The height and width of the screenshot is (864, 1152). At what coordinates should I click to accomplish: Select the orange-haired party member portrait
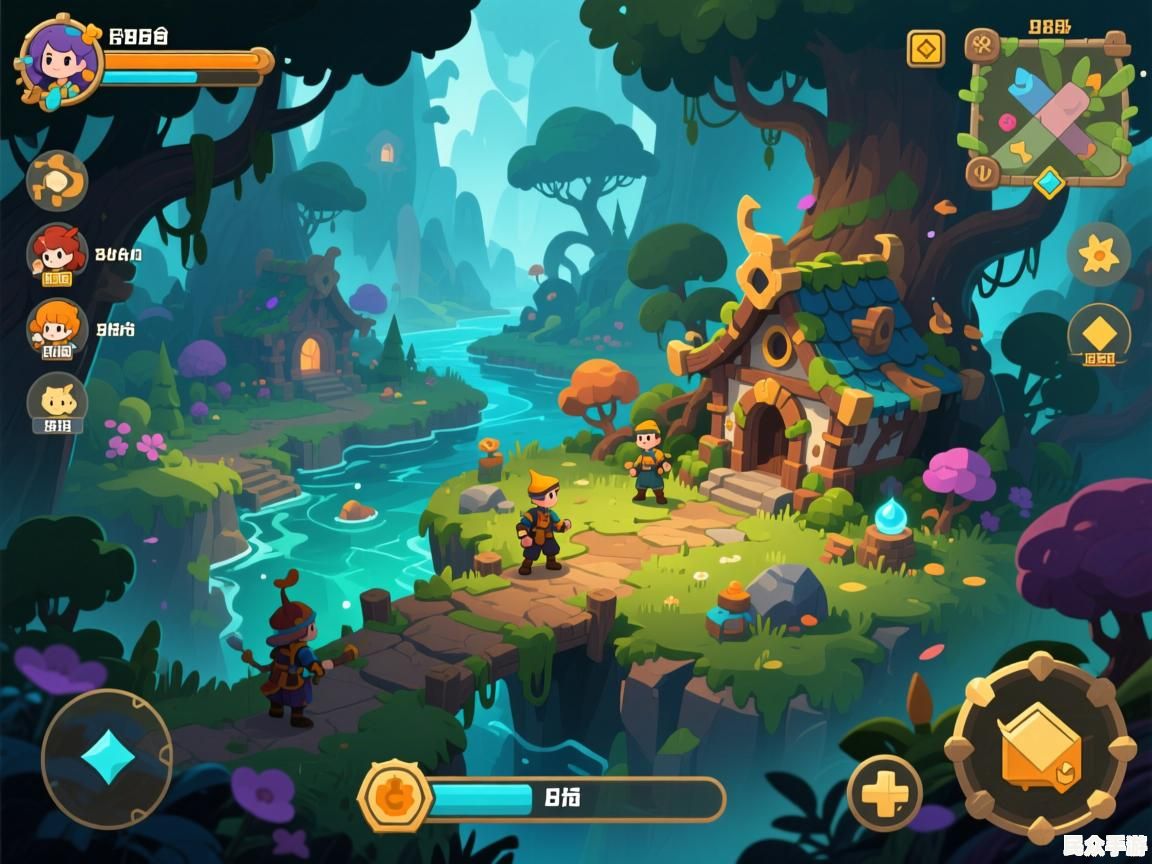click(57, 327)
